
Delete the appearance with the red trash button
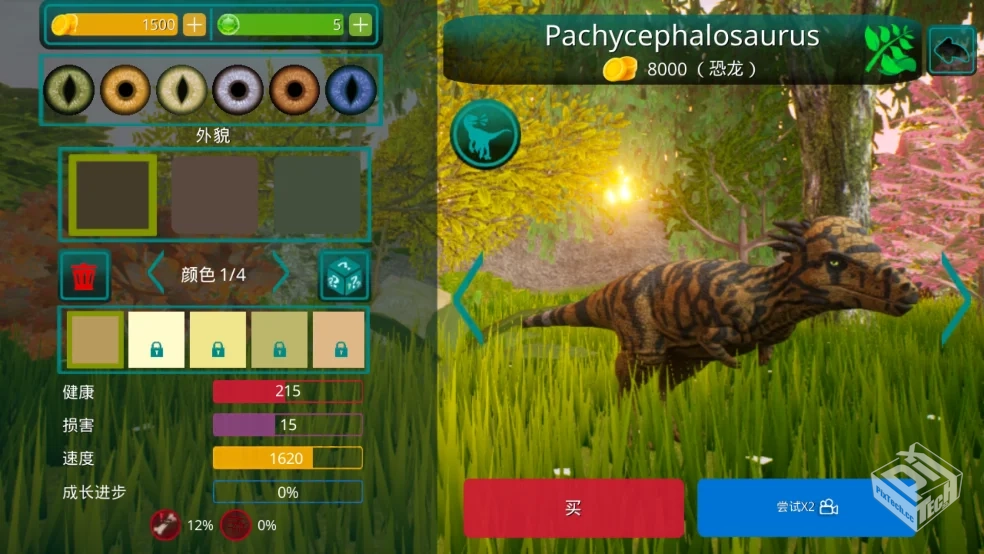point(85,276)
